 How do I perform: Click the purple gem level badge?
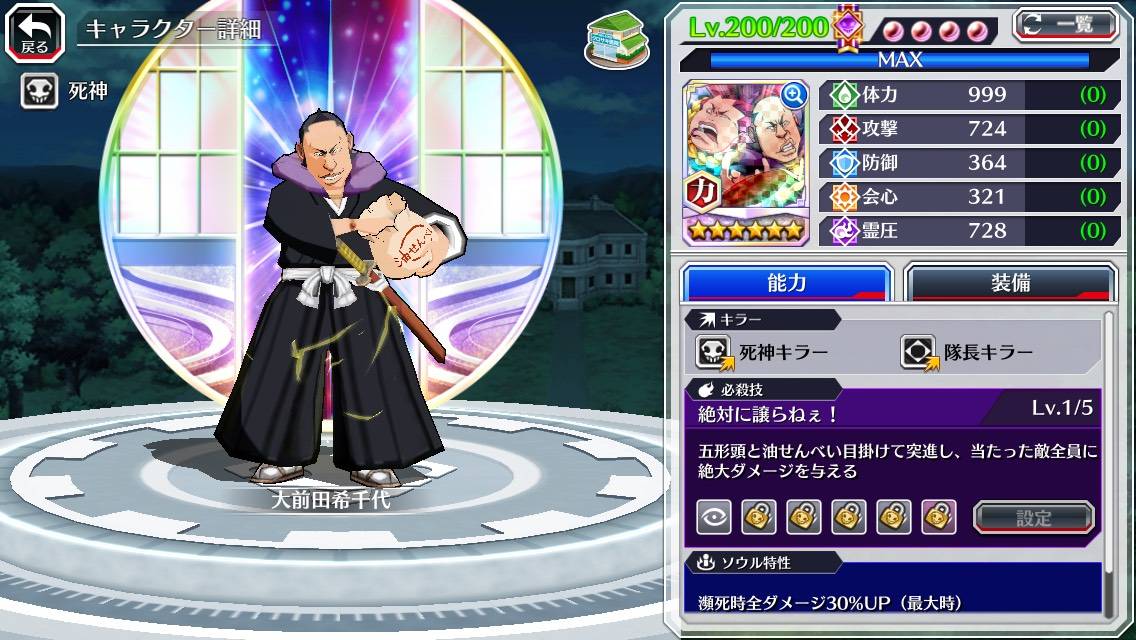pos(847,27)
